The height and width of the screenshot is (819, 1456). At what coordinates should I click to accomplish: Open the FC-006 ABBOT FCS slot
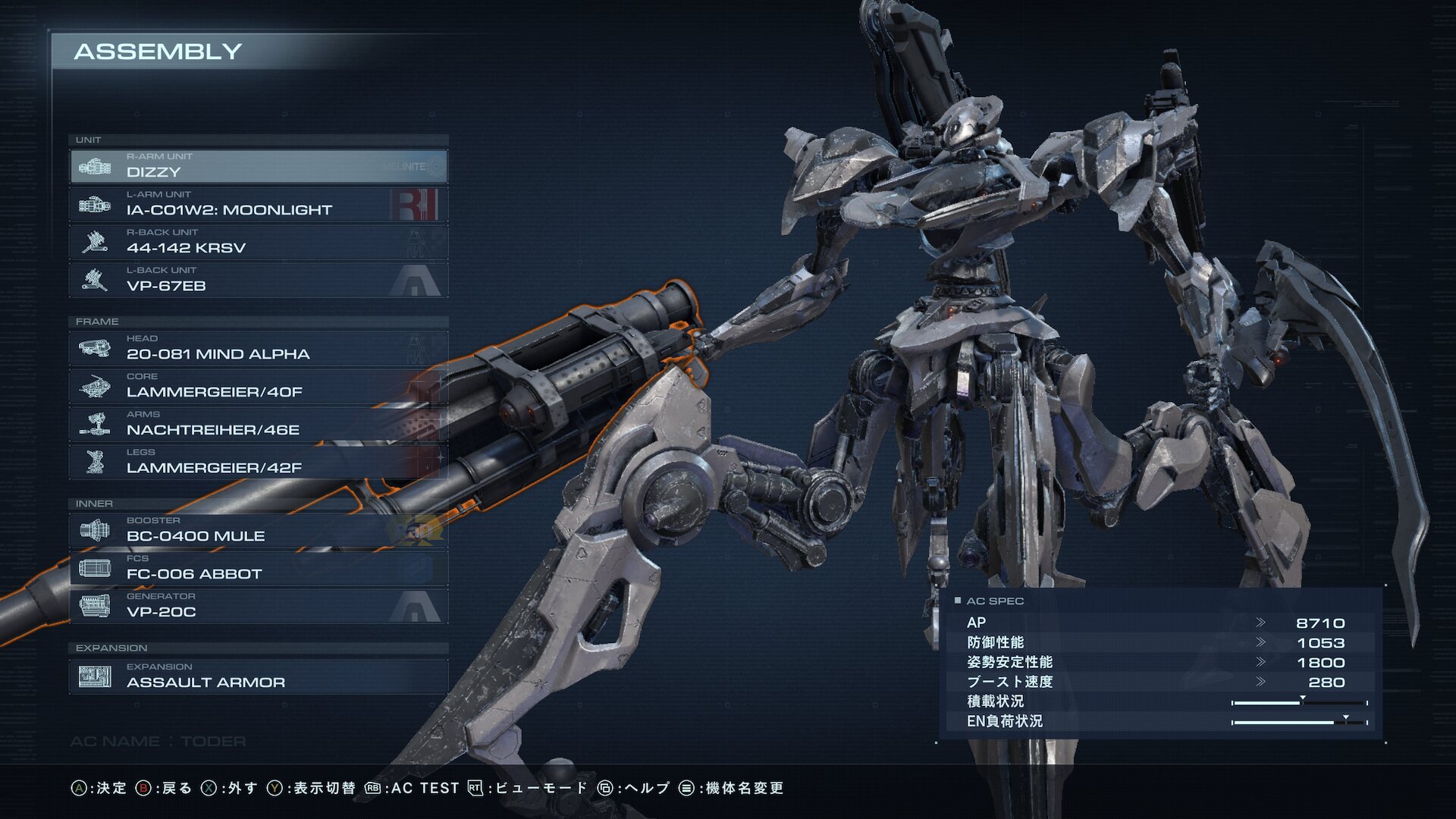click(x=258, y=568)
